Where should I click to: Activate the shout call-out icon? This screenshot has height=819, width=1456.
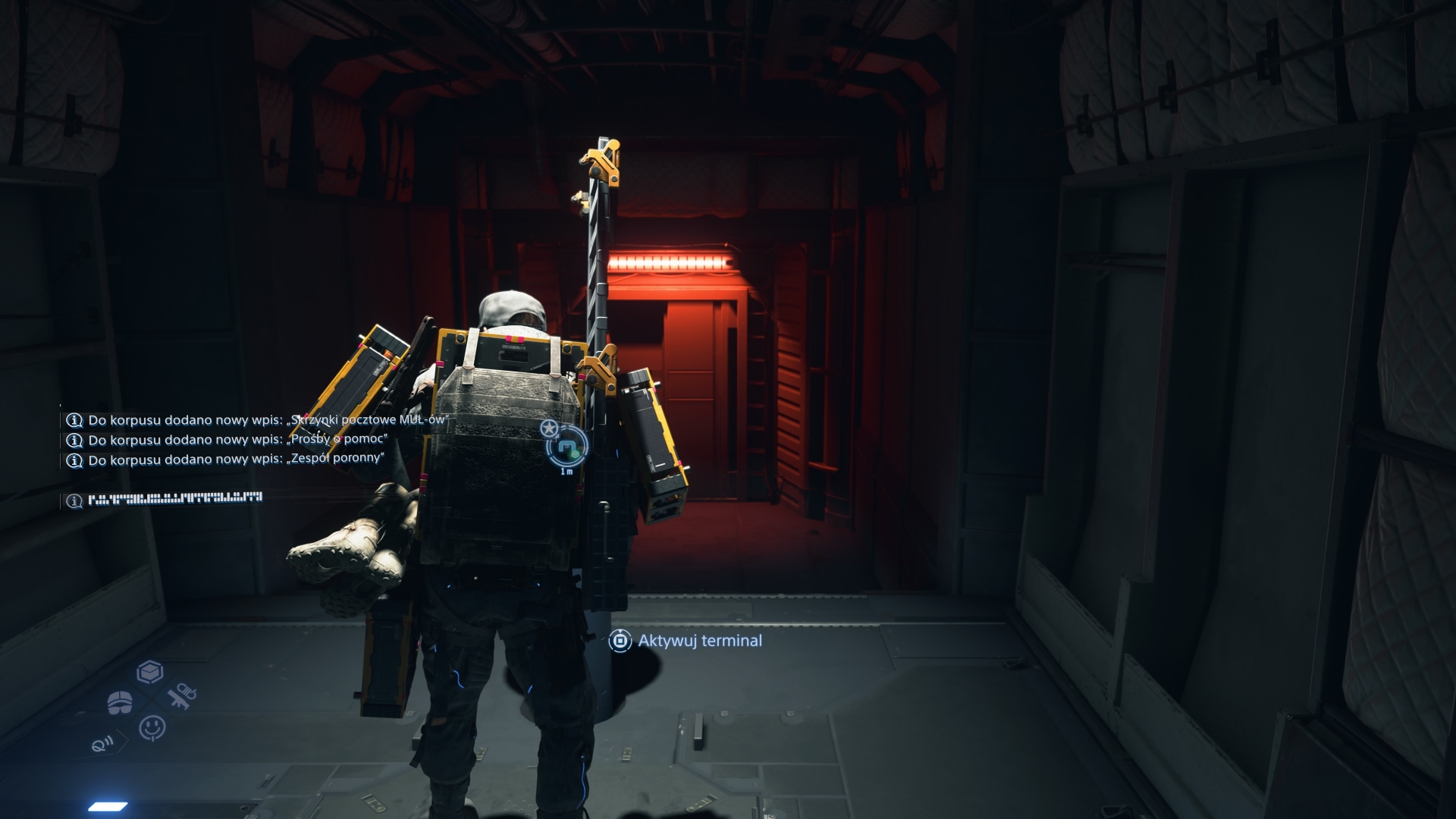(102, 744)
